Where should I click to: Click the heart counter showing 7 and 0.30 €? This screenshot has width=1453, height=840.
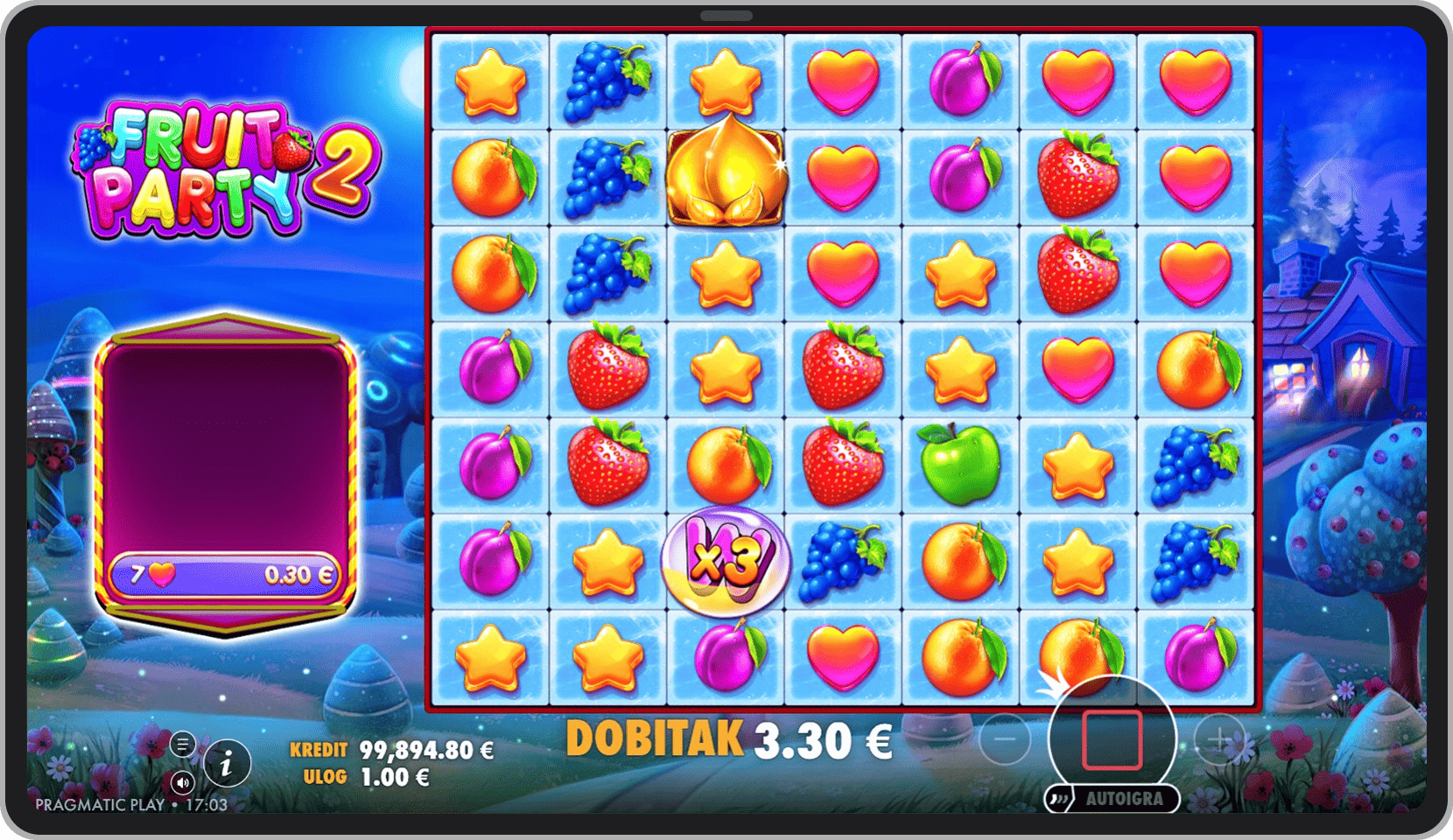[x=226, y=571]
